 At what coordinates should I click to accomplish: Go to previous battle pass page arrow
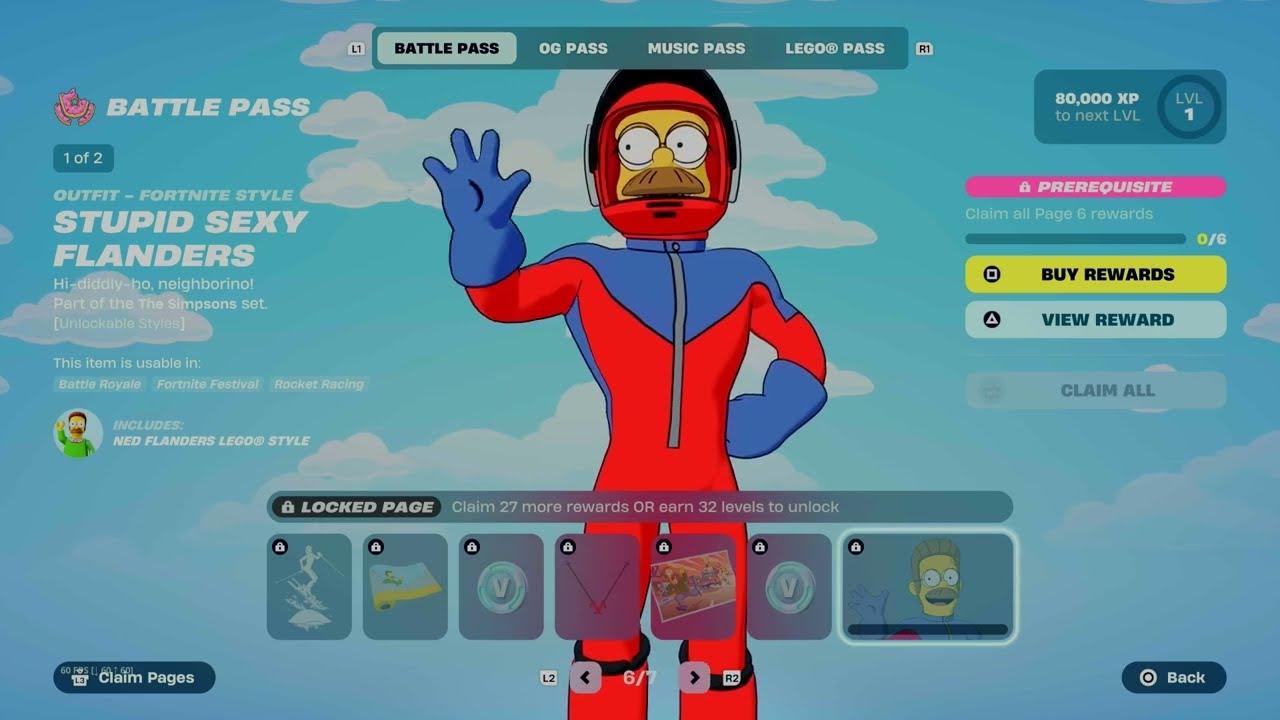[585, 678]
